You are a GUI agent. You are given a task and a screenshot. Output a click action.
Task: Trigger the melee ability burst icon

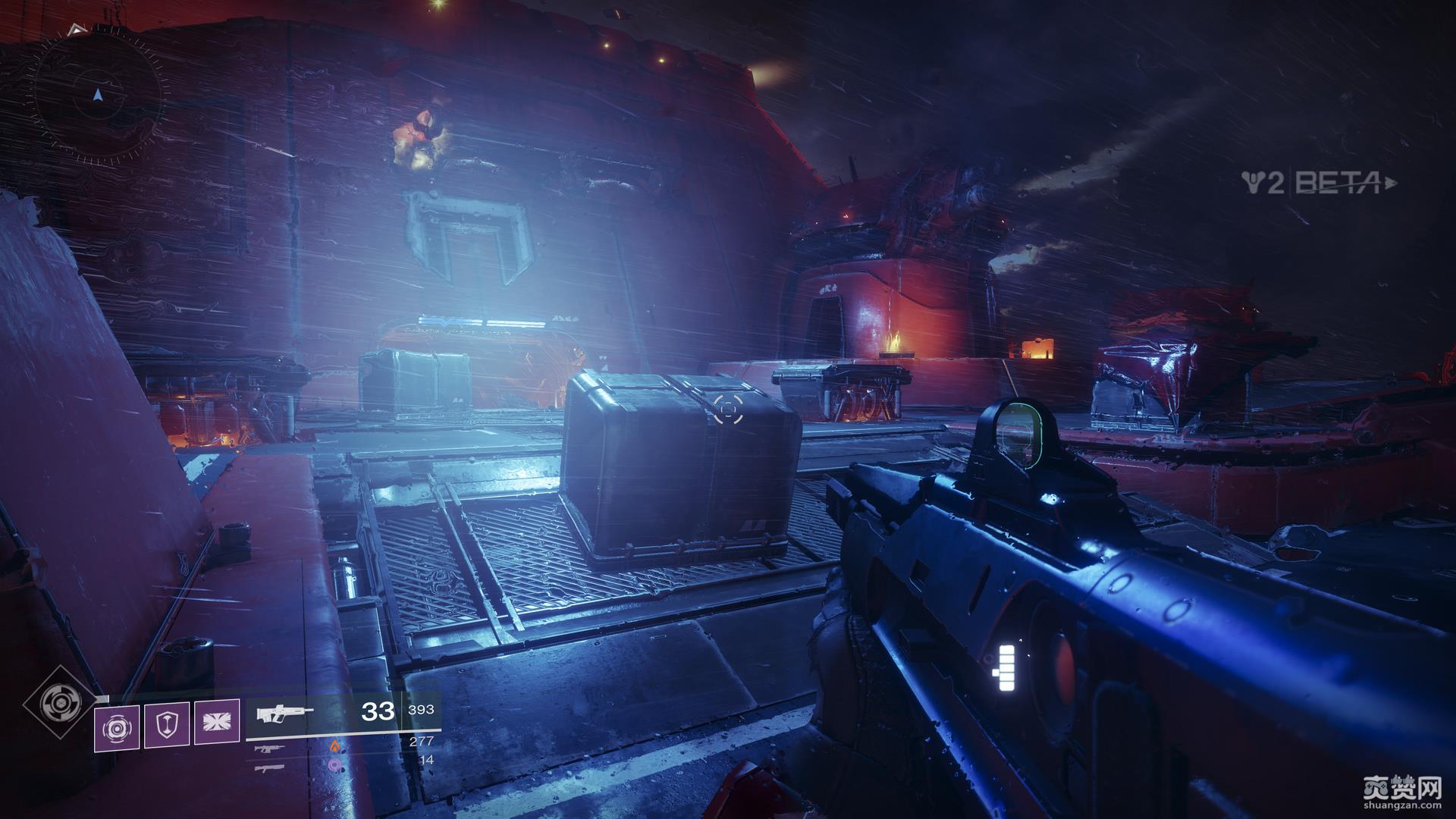217,723
